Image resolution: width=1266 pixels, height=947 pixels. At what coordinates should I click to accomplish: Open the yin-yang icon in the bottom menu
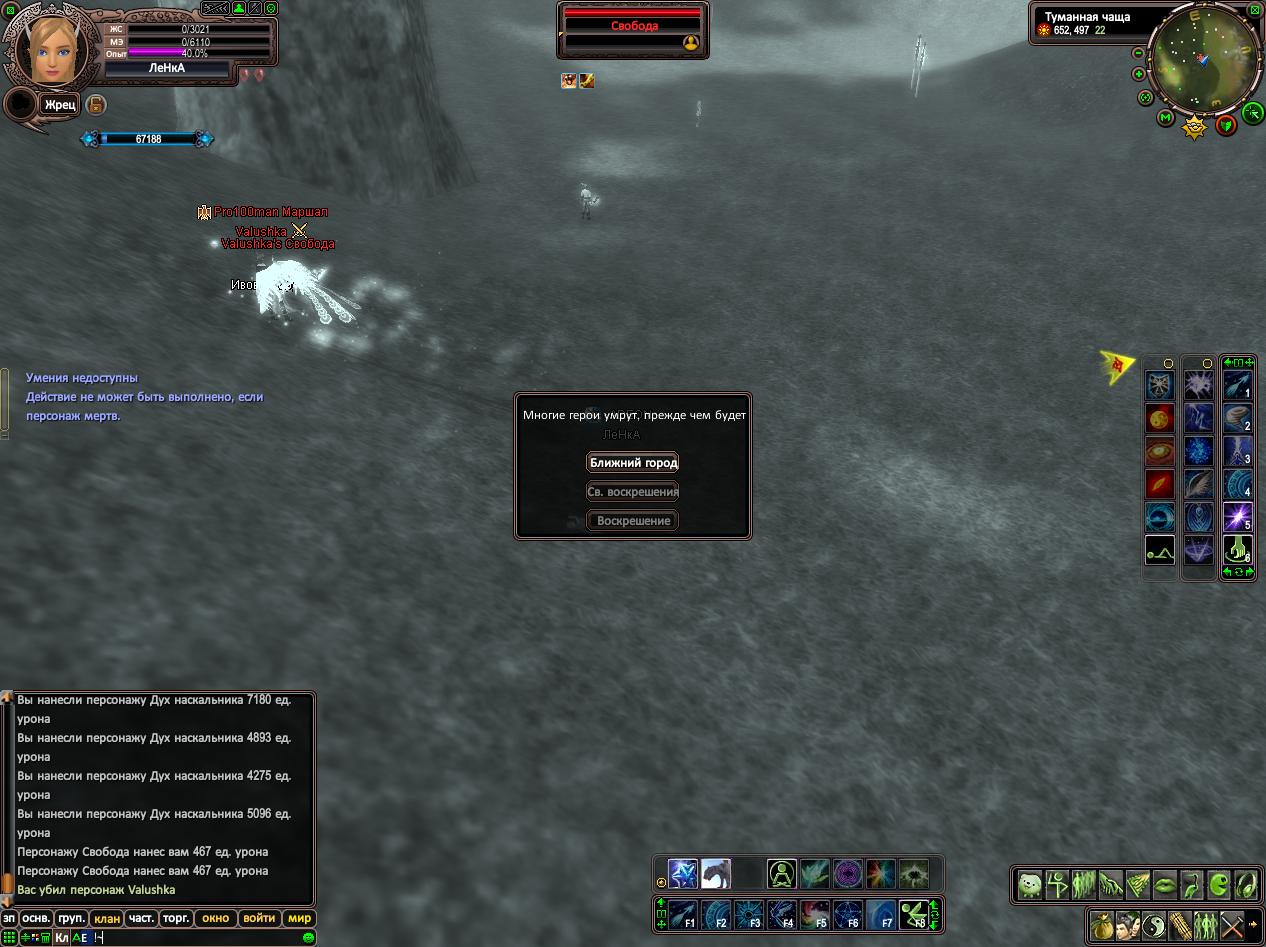click(1154, 925)
